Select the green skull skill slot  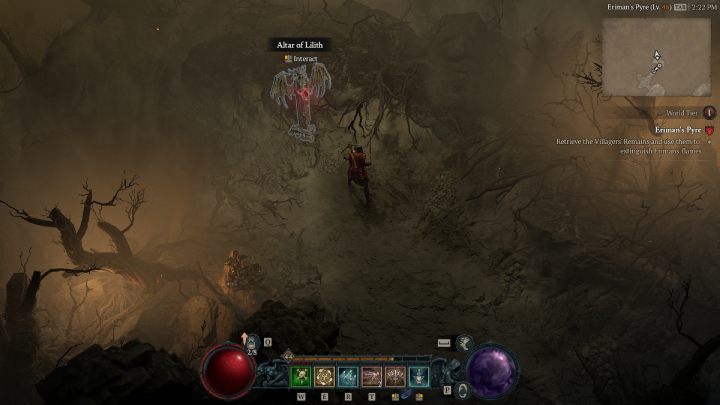tap(301, 376)
